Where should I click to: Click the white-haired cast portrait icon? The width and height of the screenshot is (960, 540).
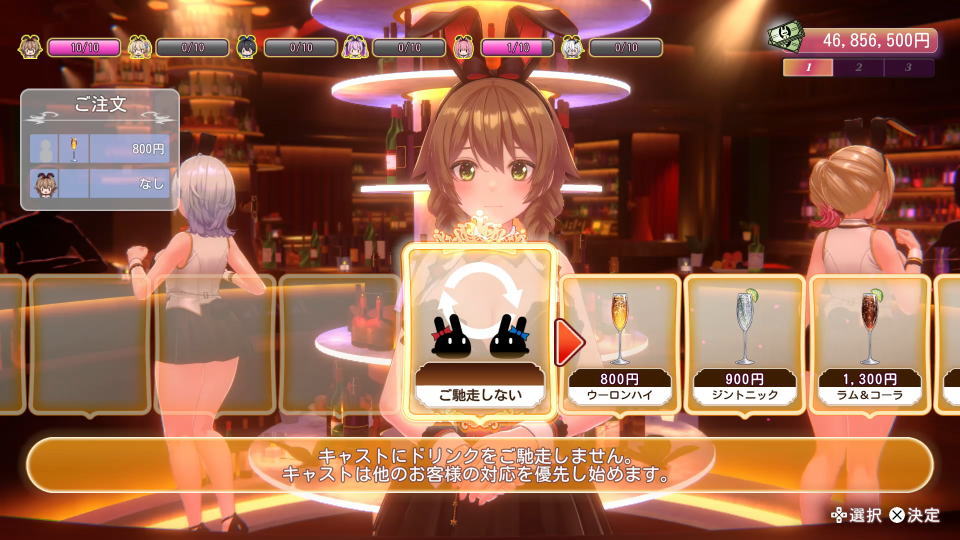click(x=572, y=47)
